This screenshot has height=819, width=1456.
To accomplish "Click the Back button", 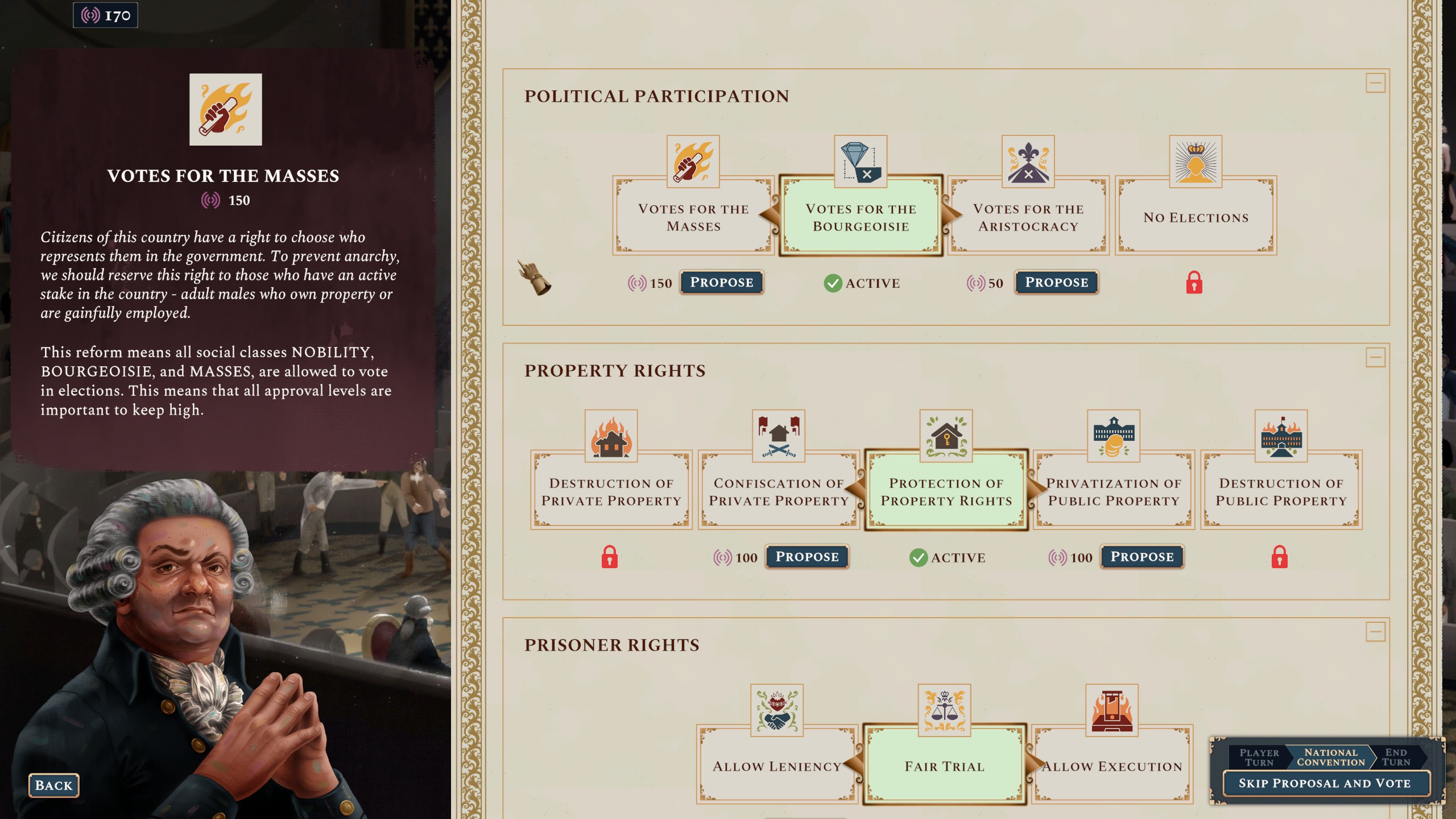I will pyautogui.click(x=53, y=785).
